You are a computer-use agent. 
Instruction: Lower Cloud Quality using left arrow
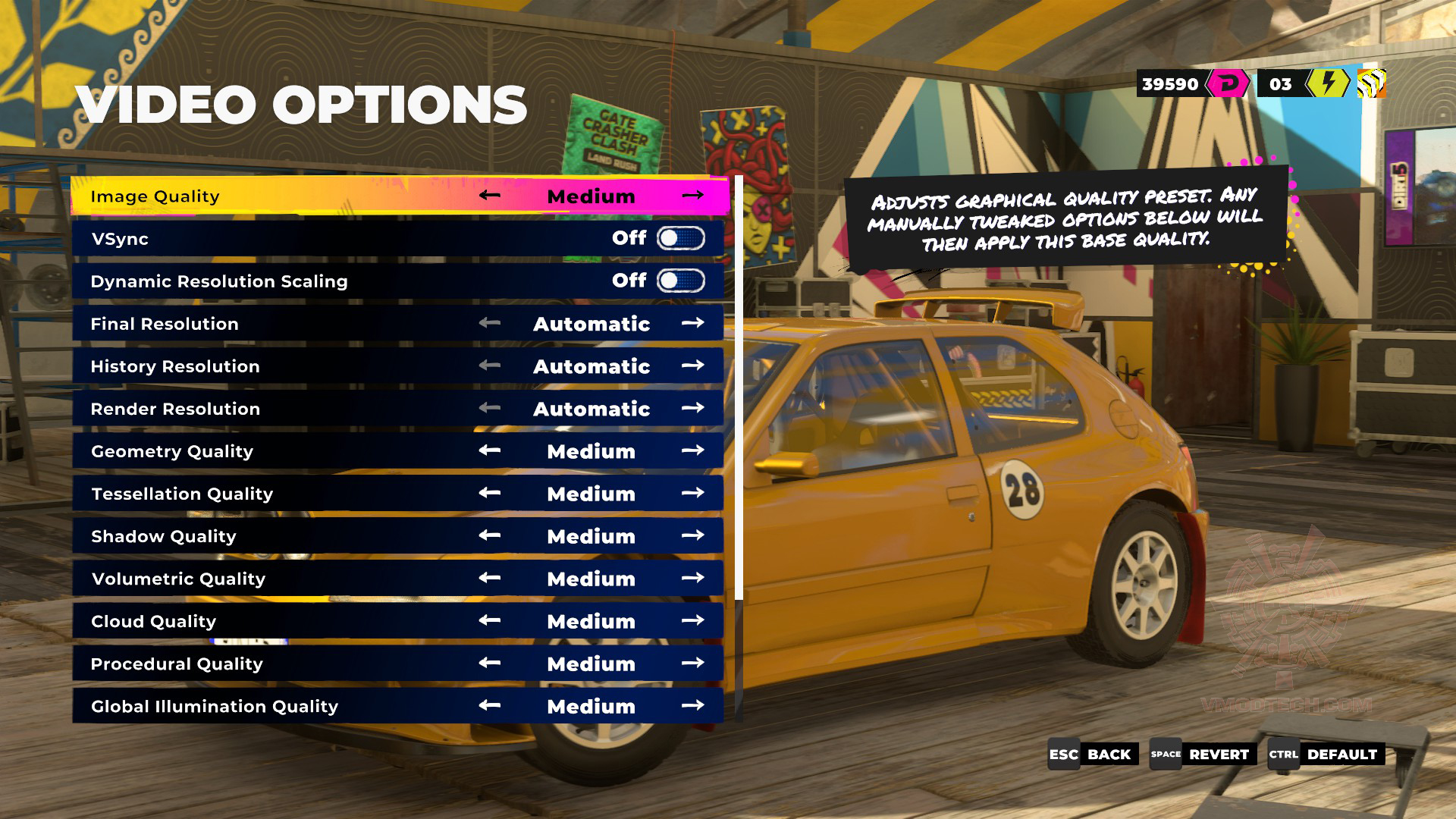(490, 620)
